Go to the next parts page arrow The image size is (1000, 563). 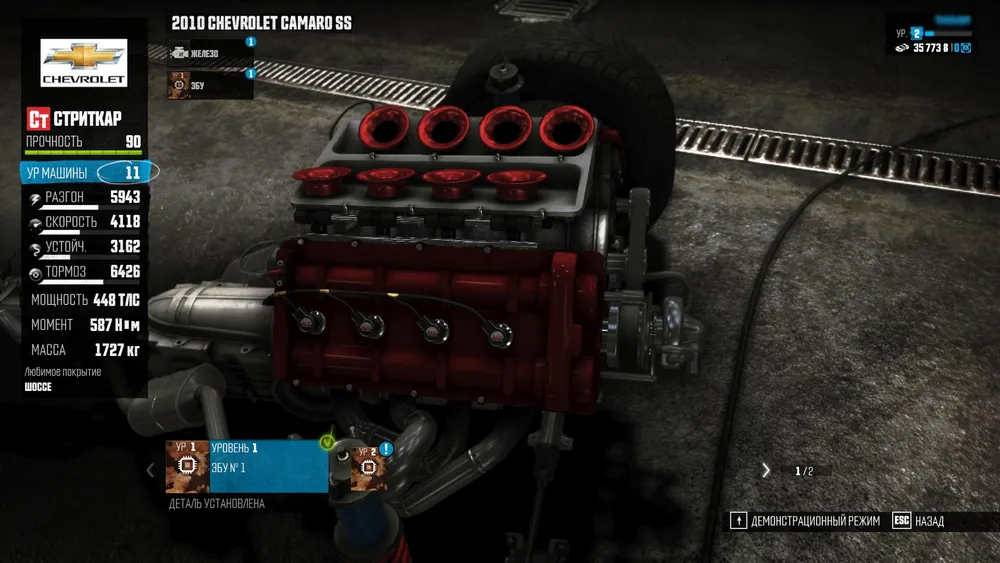766,470
